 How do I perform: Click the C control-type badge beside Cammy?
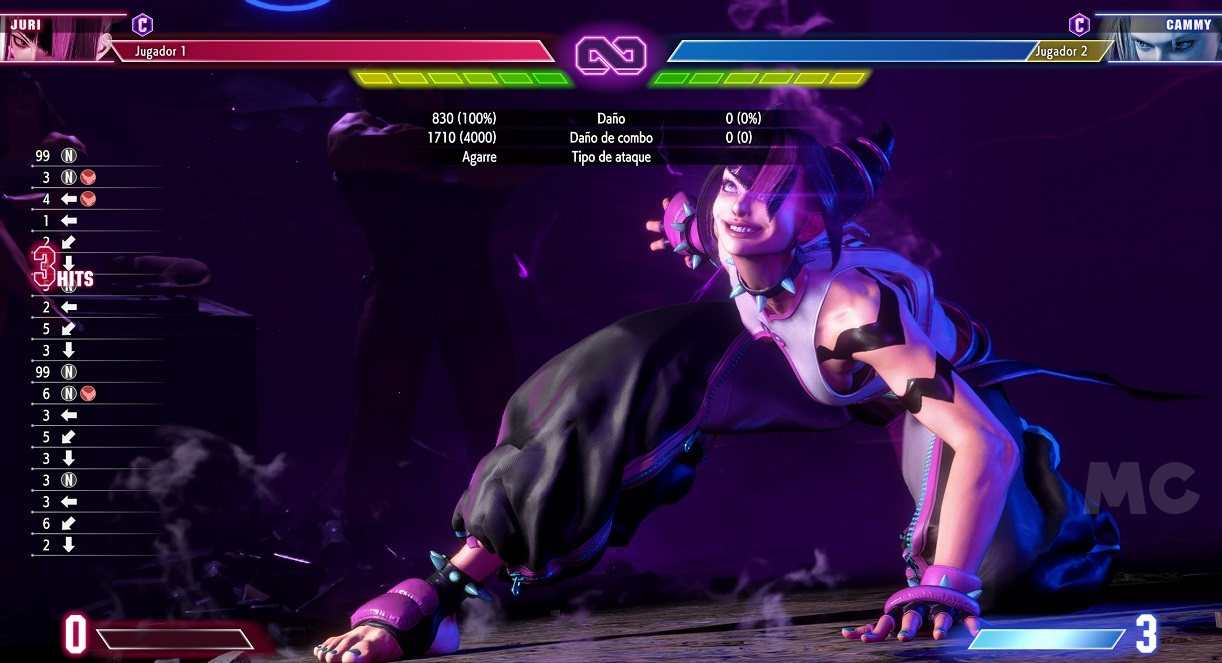pyautogui.click(x=1079, y=25)
